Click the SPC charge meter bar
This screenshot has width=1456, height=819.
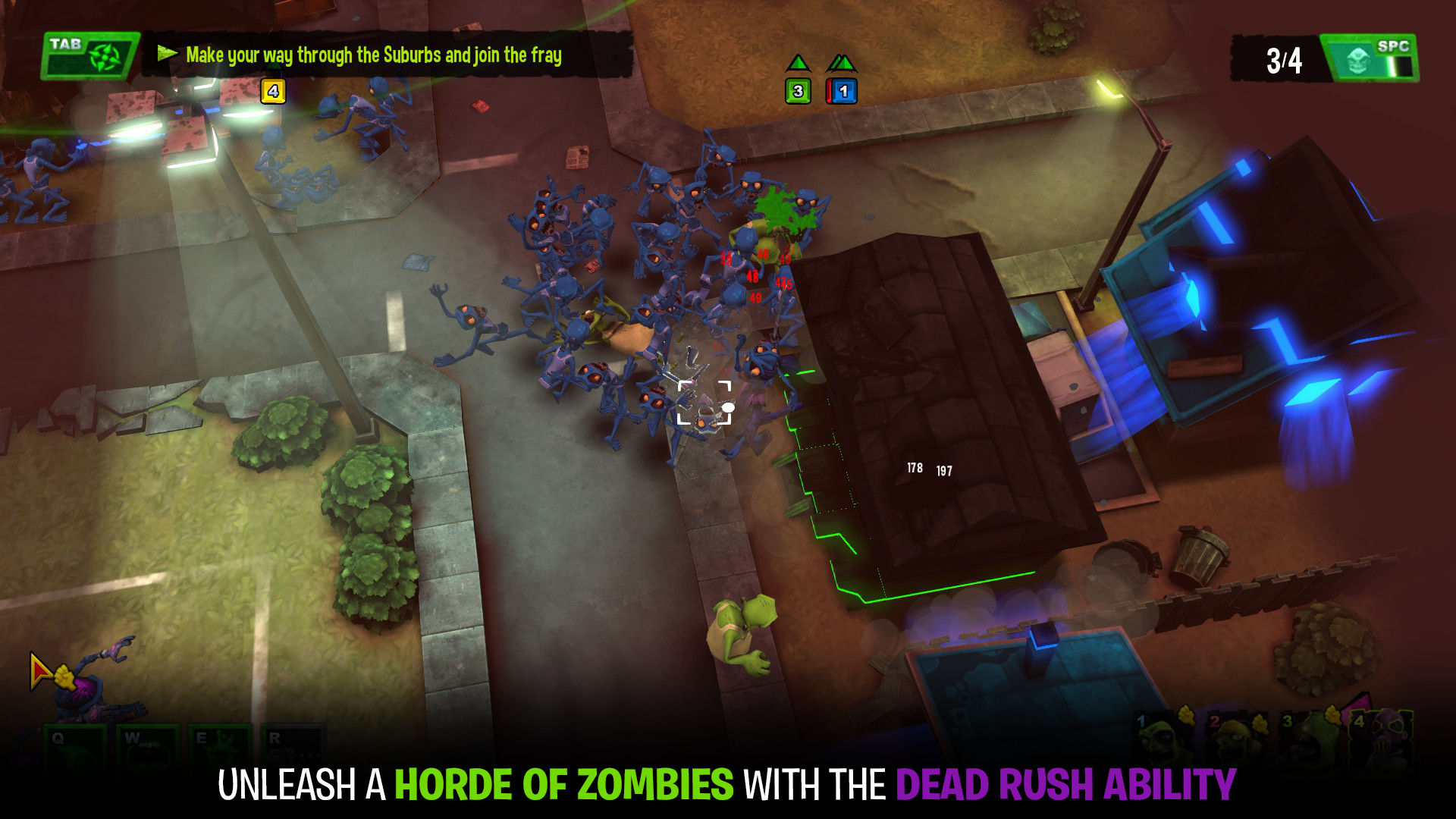1400,65
